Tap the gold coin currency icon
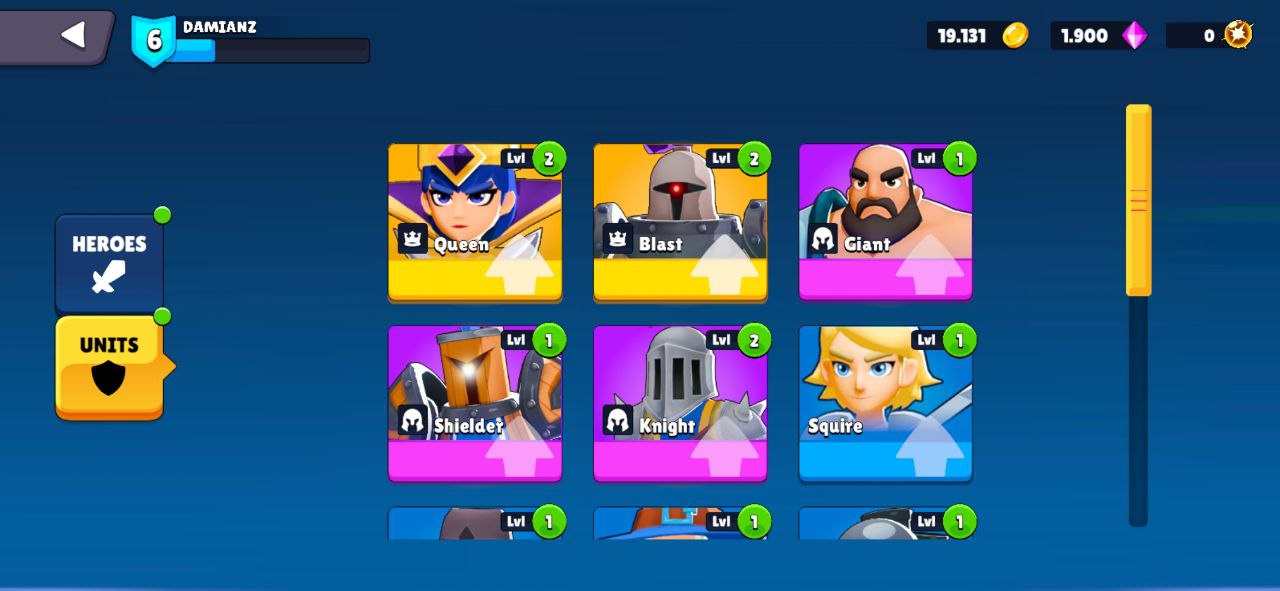The width and height of the screenshot is (1280, 591). [x=1015, y=36]
